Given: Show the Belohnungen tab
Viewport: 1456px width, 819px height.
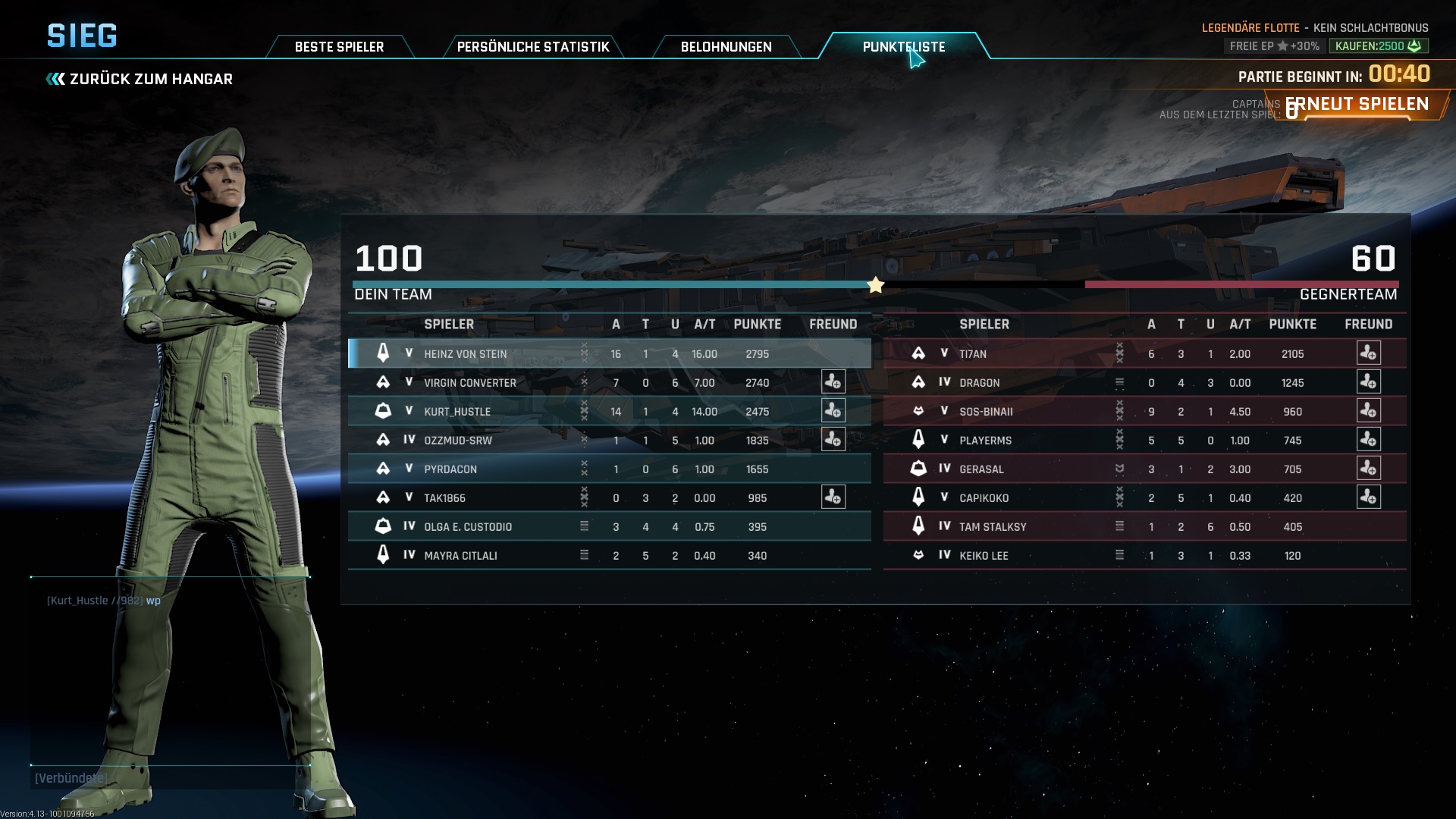Looking at the screenshot, I should pos(726,47).
